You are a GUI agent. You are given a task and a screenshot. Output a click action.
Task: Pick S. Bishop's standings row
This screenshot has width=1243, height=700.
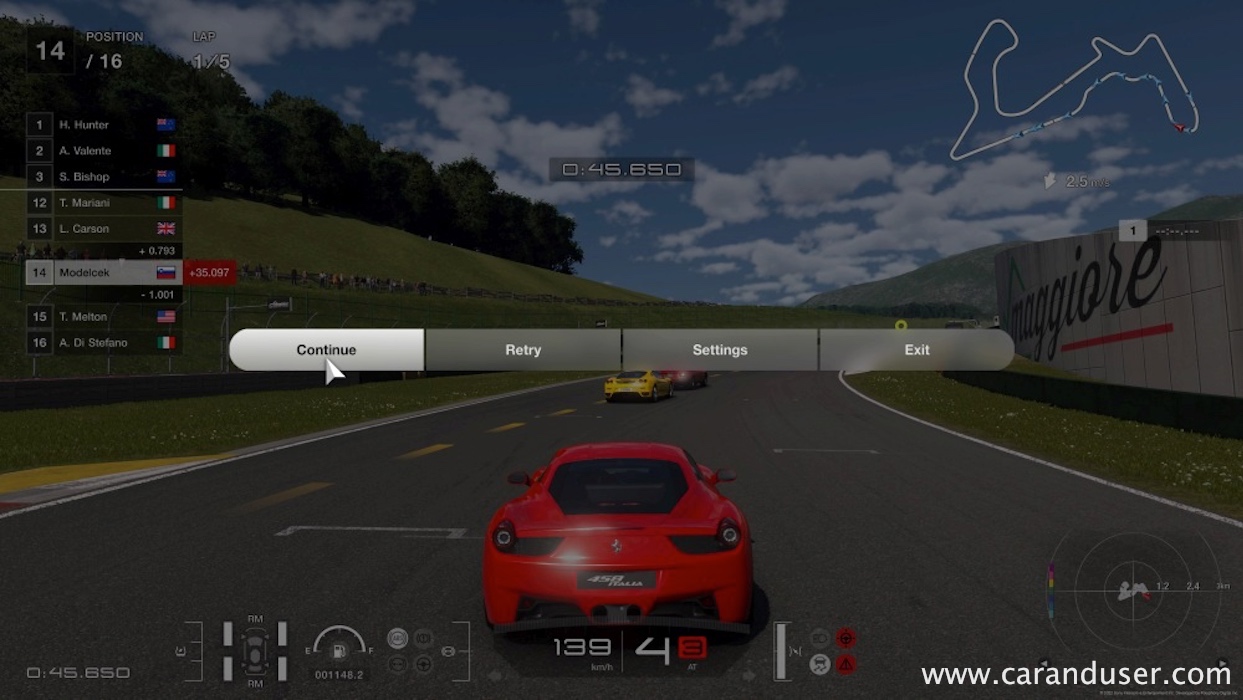pos(104,177)
